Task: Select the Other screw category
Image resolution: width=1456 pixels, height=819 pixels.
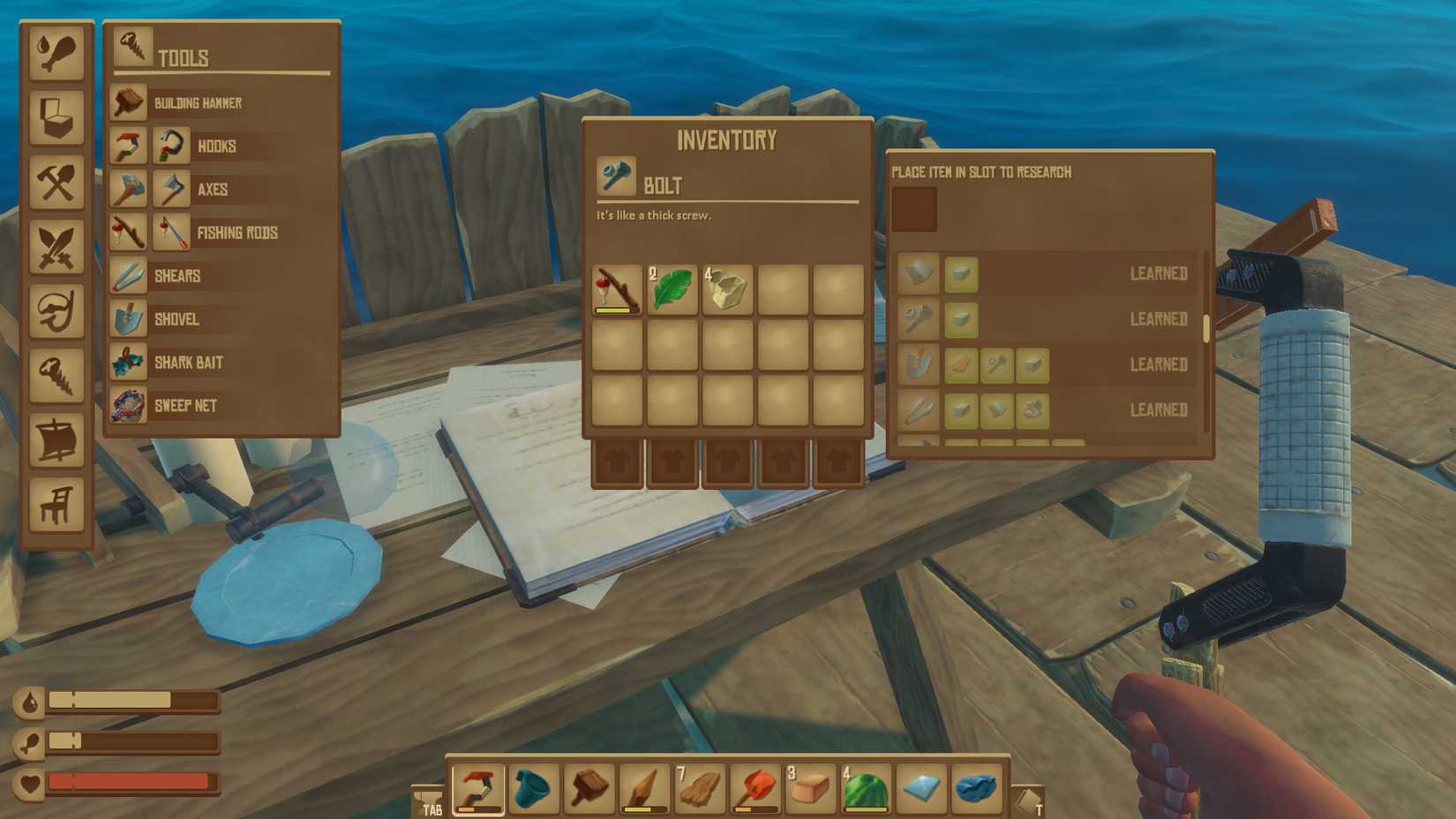Action: (57, 375)
